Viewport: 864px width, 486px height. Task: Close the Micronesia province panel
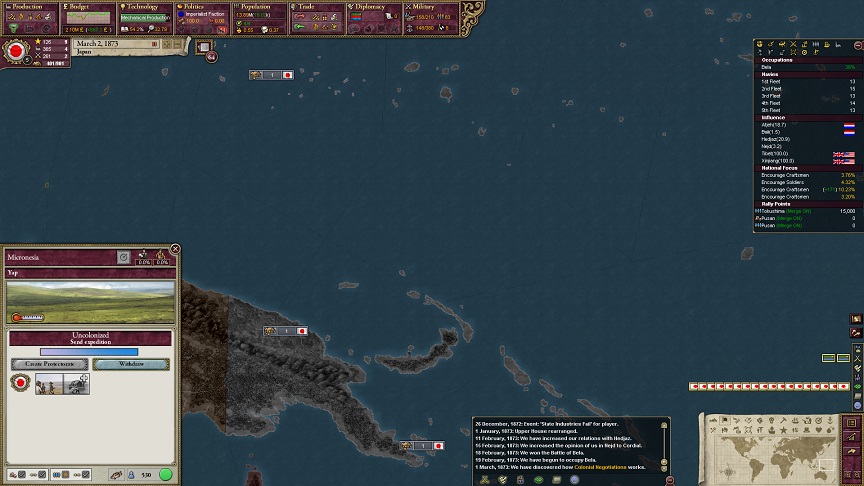[175, 249]
